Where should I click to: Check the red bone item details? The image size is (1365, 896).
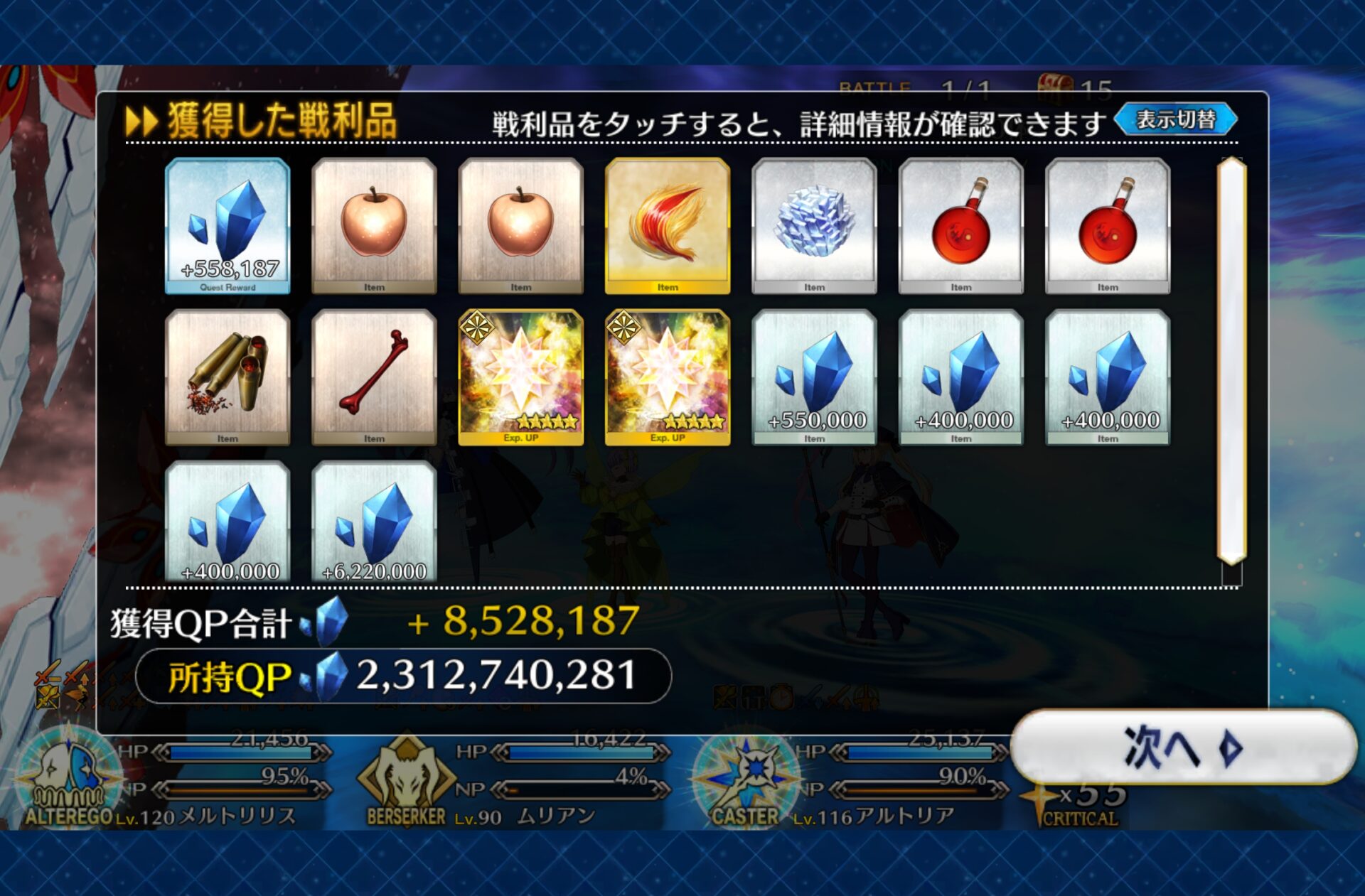(x=374, y=377)
